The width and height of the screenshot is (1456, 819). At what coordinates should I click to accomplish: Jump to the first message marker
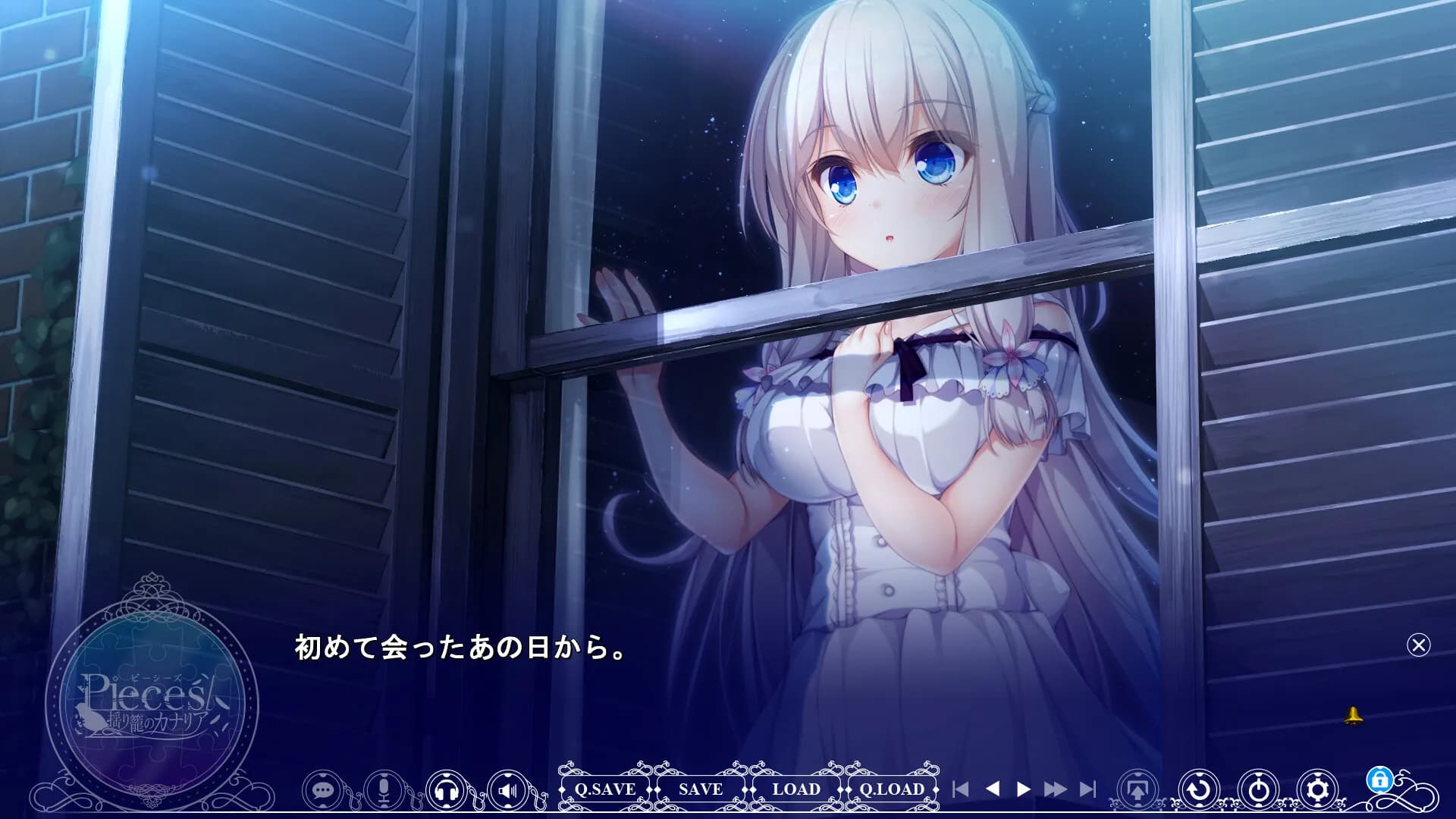point(961,789)
